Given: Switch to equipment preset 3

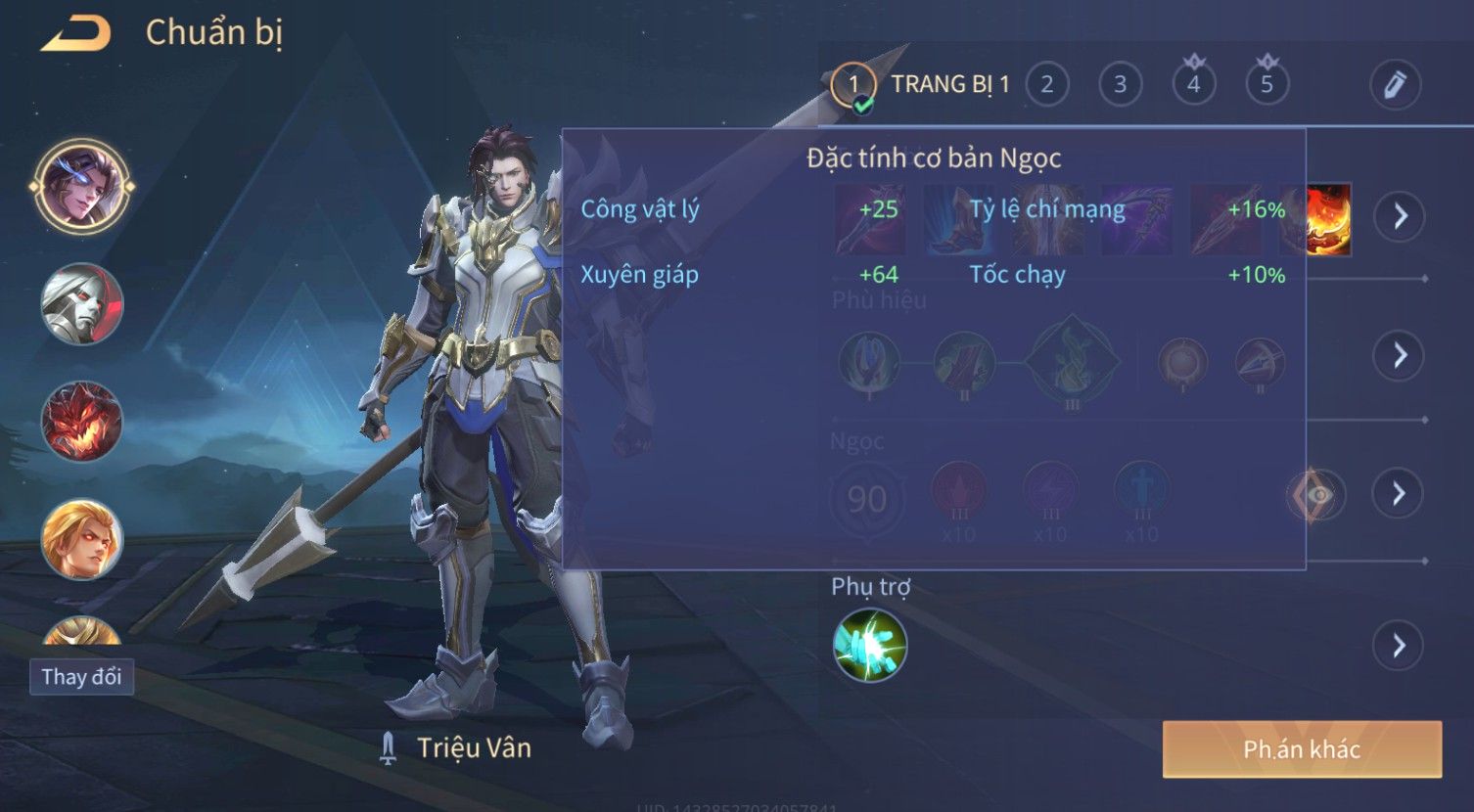Looking at the screenshot, I should coord(1120,85).
